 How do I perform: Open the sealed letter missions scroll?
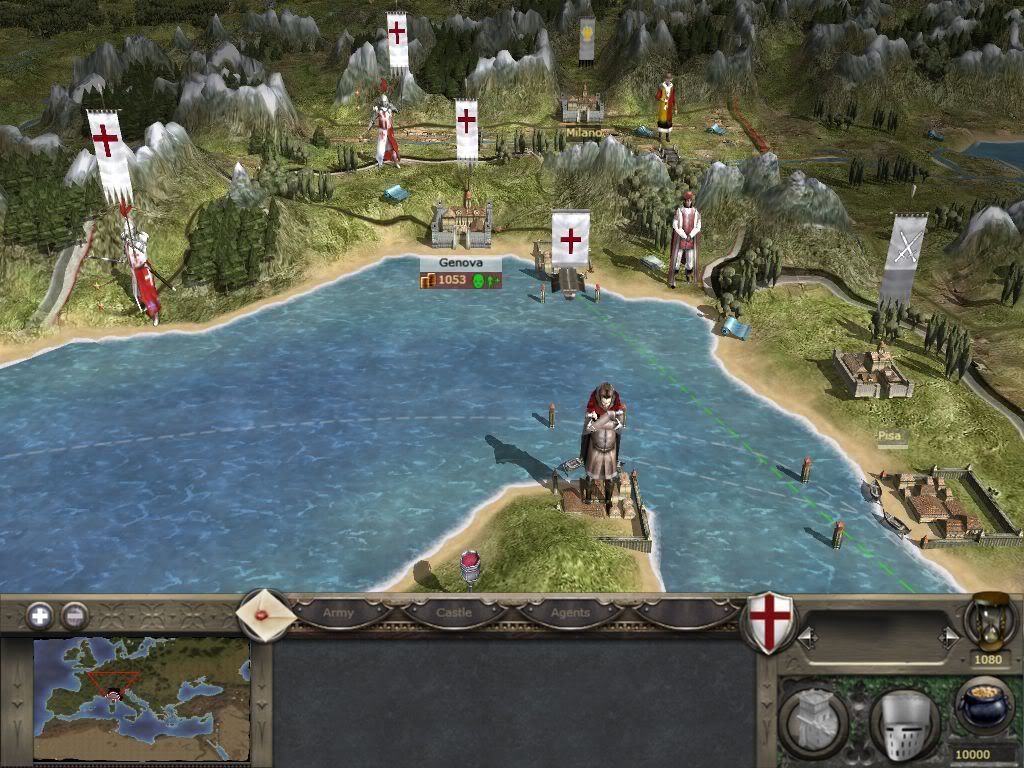[265, 614]
